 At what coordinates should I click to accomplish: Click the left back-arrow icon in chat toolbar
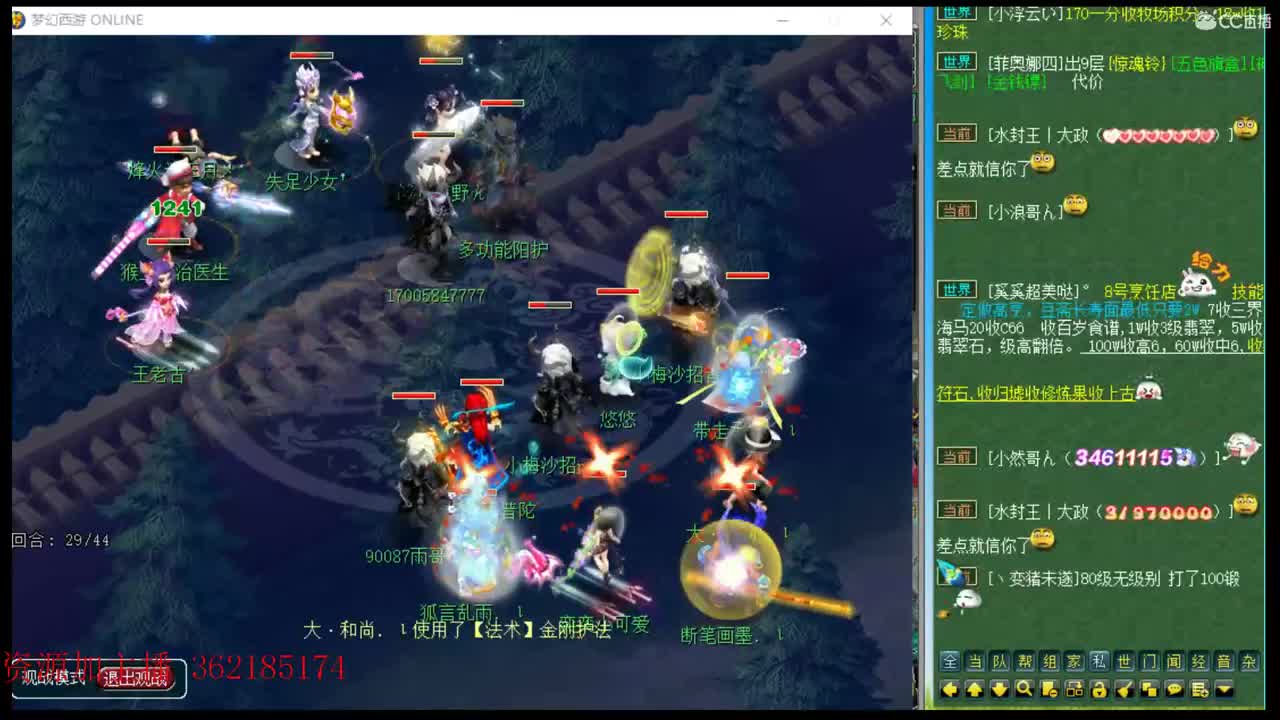950,687
